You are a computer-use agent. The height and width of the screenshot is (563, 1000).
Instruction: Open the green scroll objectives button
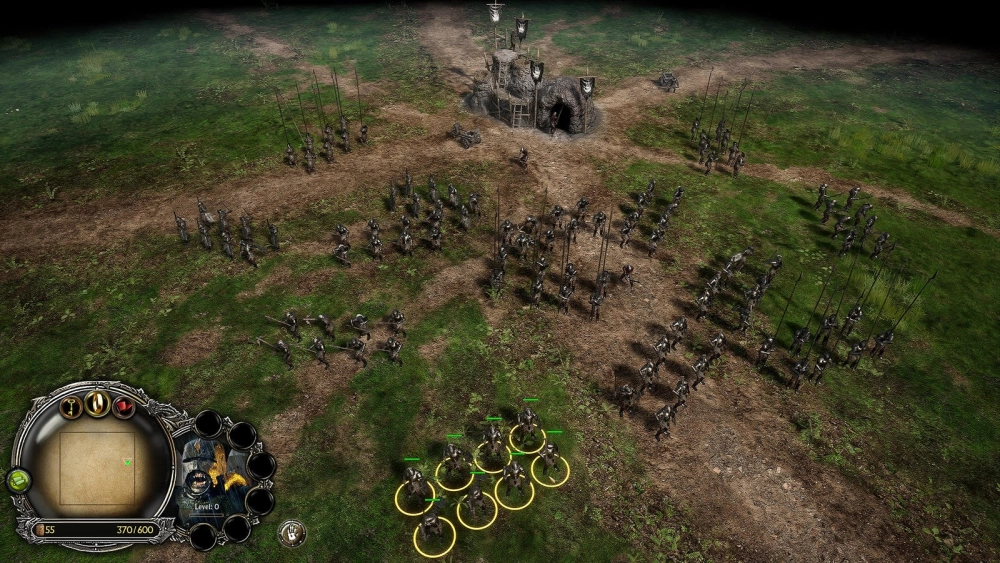coord(18,480)
